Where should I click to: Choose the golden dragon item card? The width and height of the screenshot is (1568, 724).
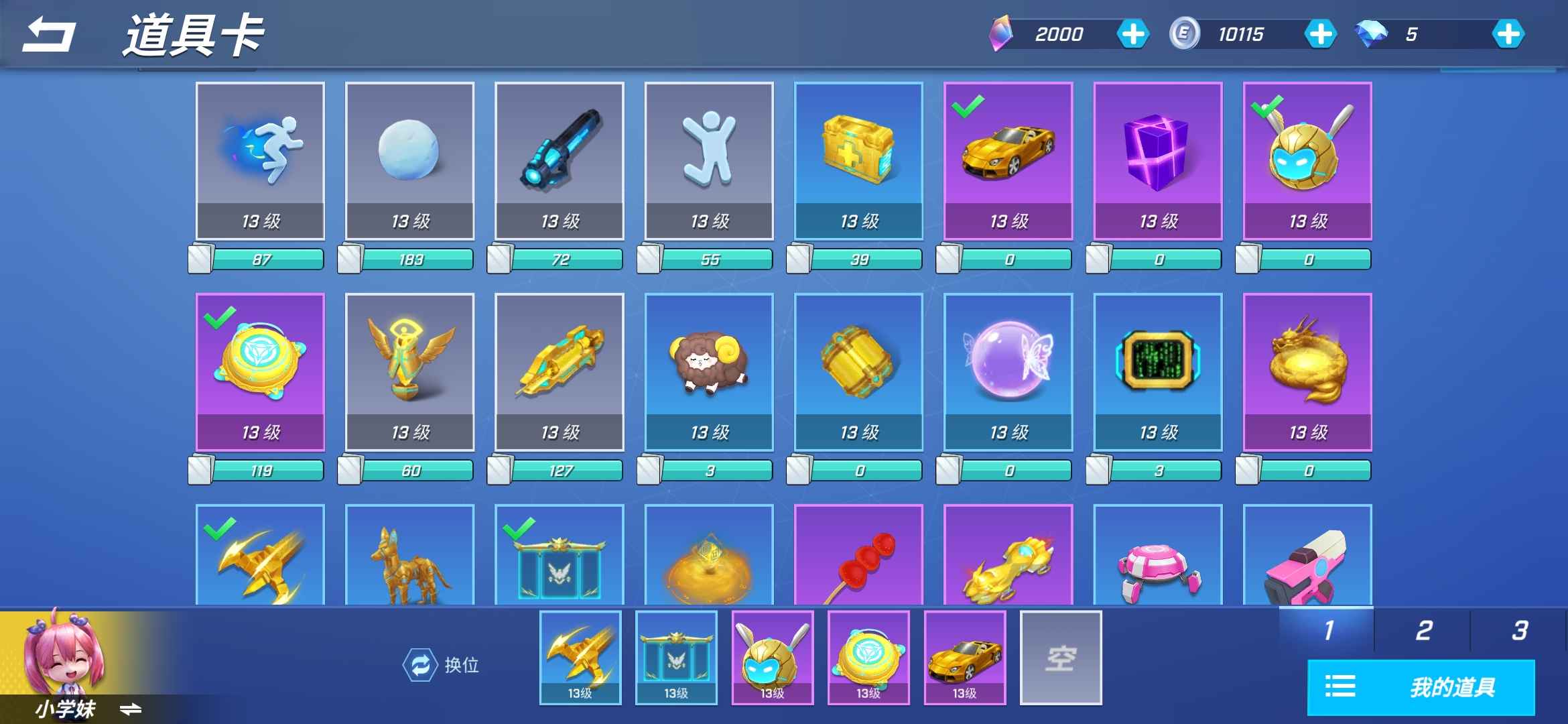[1307, 372]
